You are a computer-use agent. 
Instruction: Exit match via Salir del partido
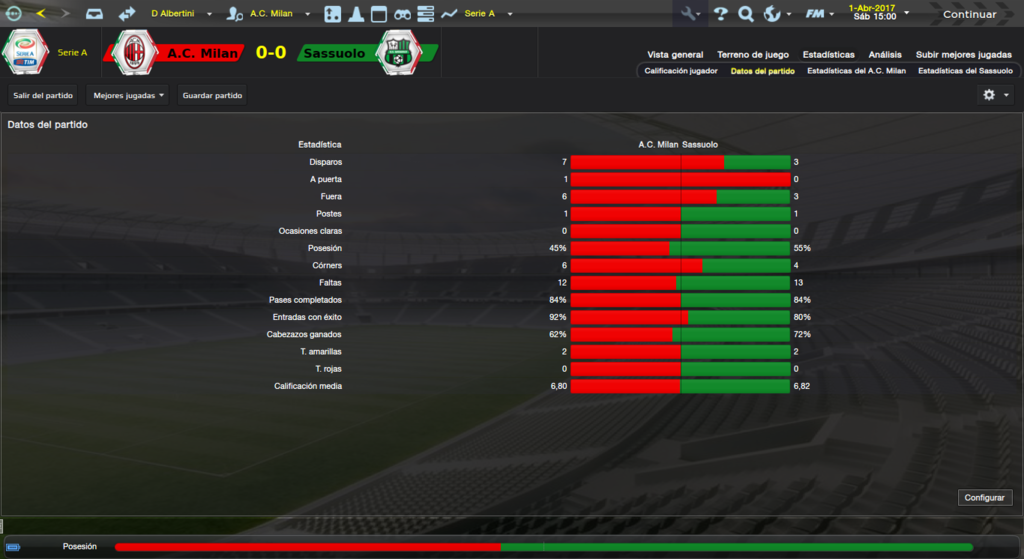(x=43, y=95)
